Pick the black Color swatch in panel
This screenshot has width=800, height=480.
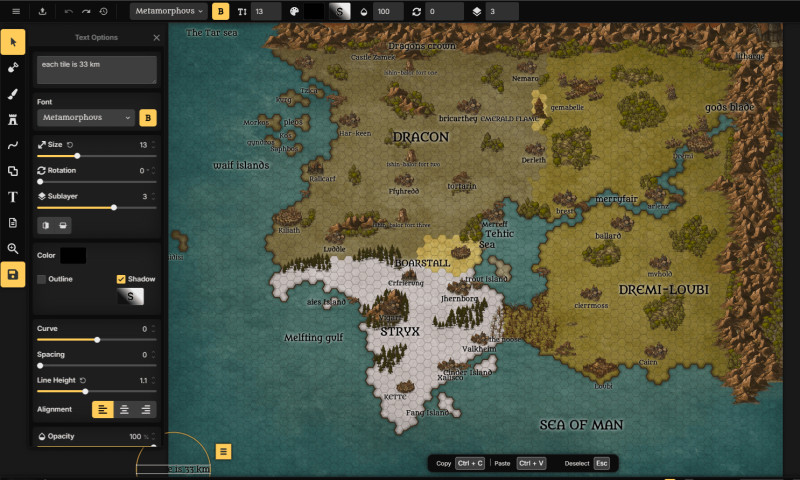[73, 256]
